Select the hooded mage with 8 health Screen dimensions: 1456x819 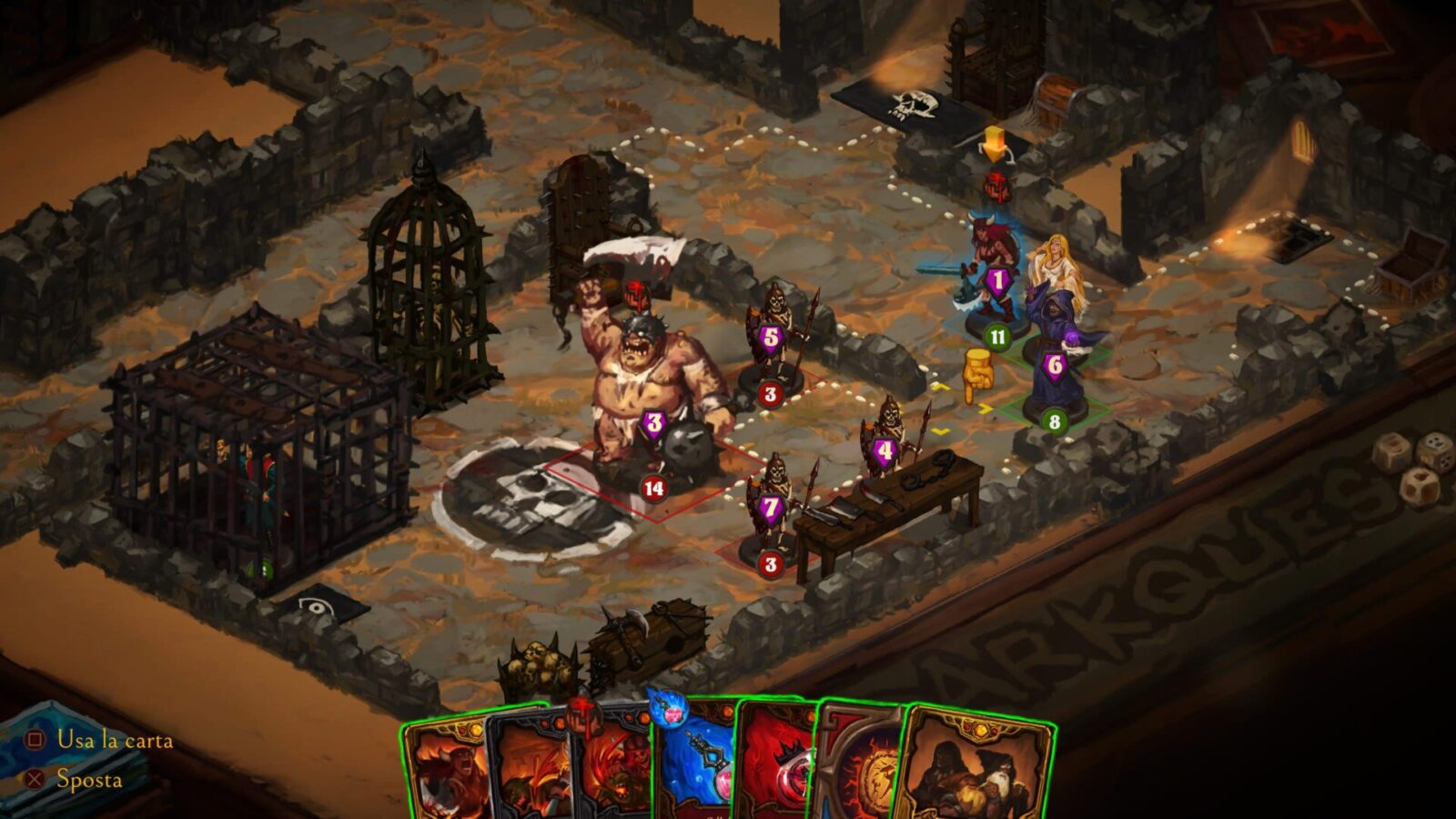(1054, 359)
